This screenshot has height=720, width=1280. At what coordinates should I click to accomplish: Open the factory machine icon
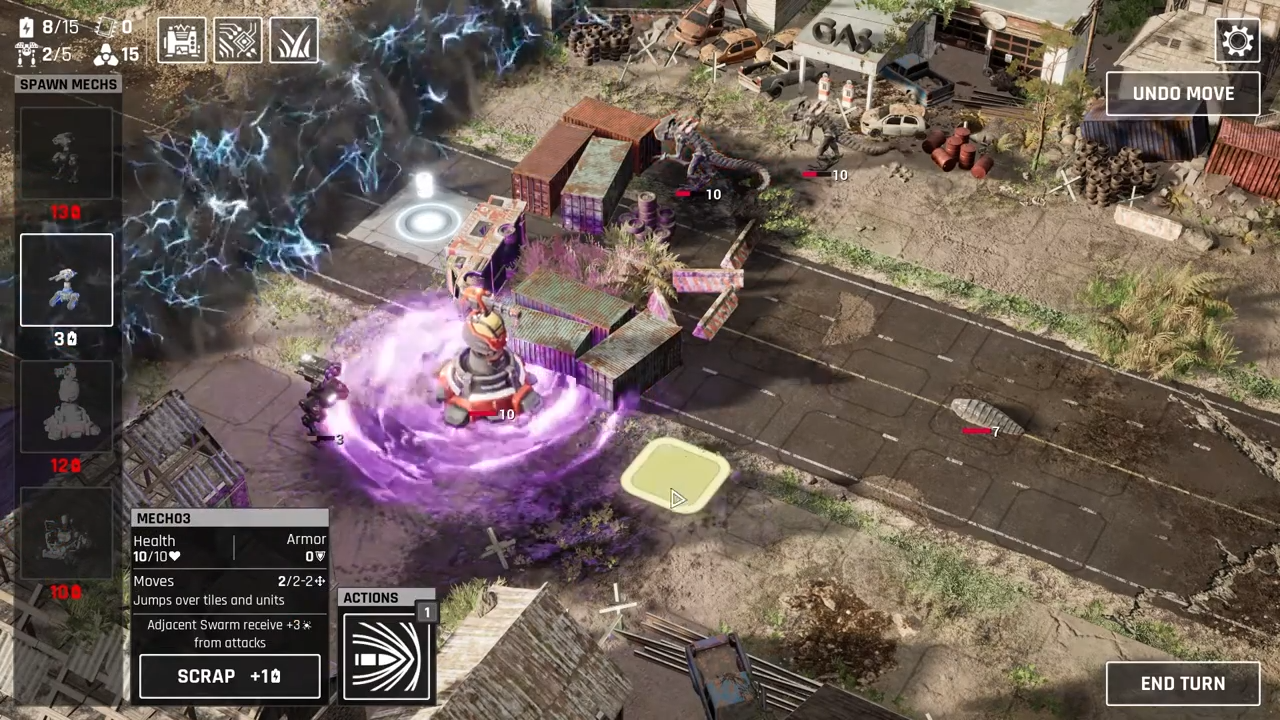pos(182,41)
